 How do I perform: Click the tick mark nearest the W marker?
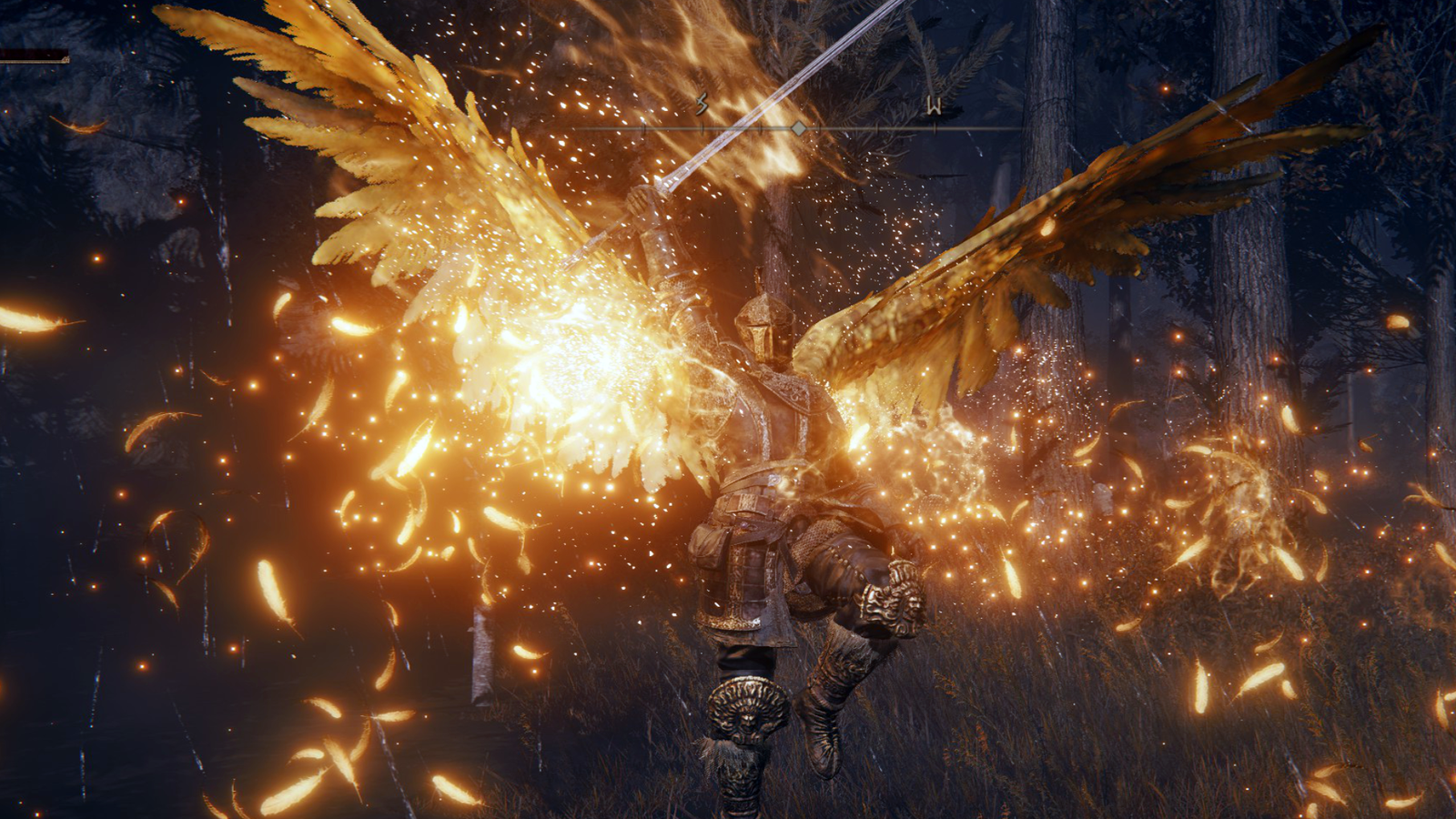point(935,127)
